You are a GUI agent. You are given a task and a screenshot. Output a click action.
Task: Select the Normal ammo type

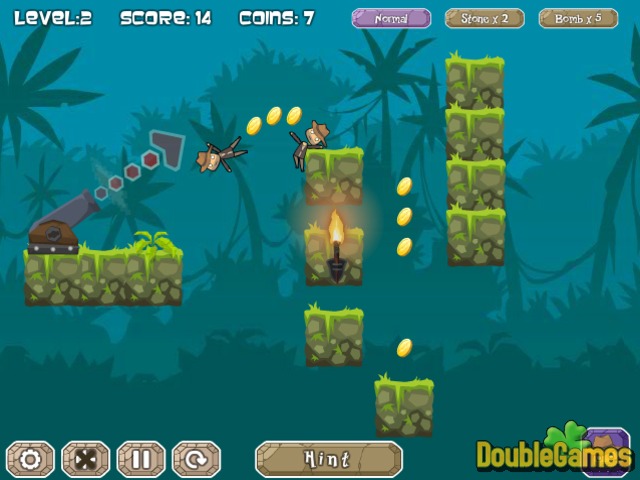point(391,18)
